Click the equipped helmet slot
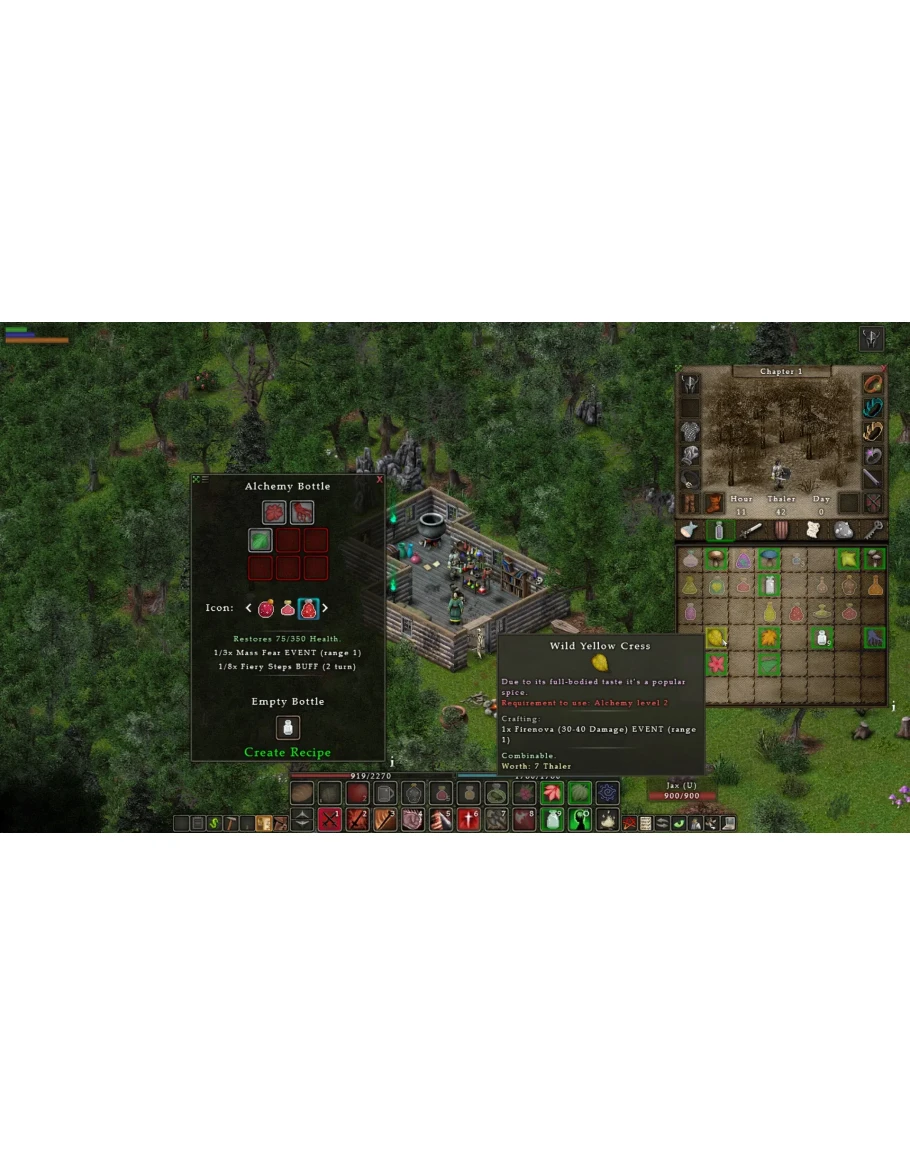Image resolution: width=910 pixels, height=1155 pixels. (x=690, y=384)
